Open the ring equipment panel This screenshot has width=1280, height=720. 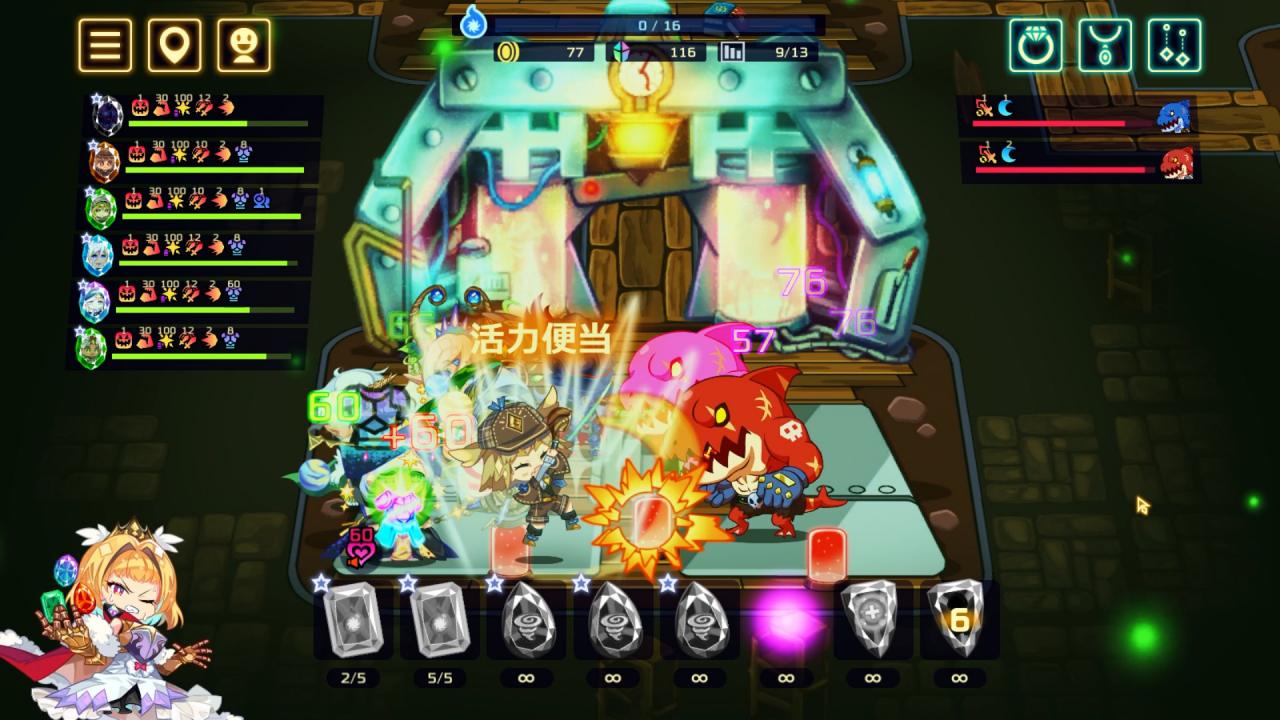coord(1036,43)
